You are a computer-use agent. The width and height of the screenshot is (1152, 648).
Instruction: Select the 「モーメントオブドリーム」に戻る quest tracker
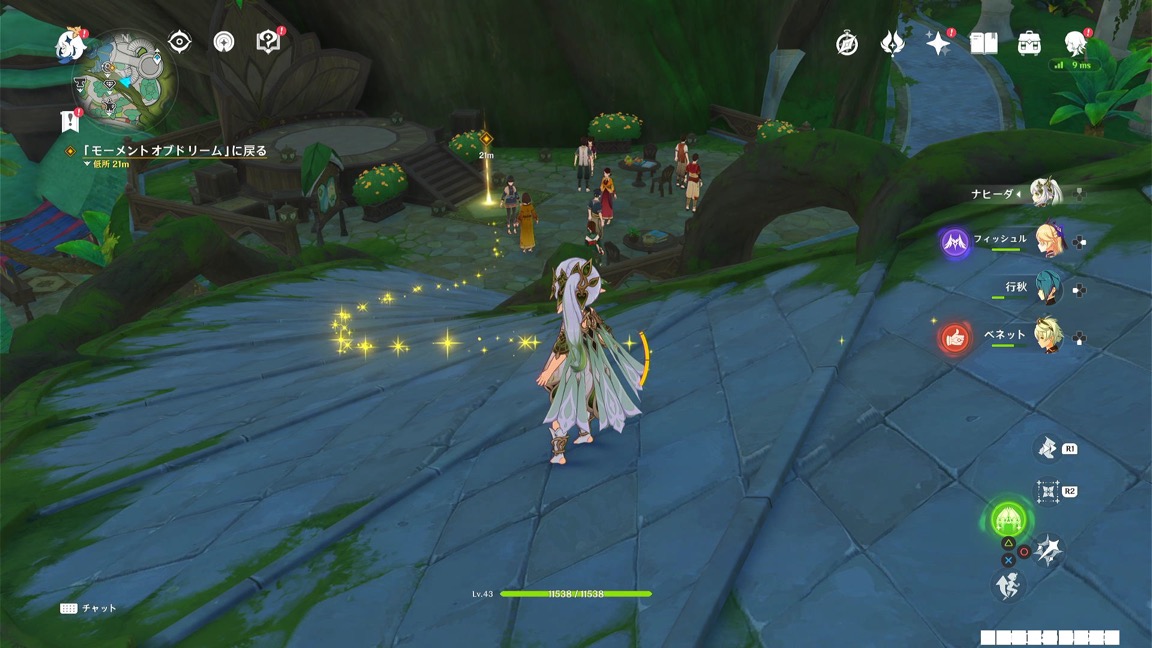173,151
